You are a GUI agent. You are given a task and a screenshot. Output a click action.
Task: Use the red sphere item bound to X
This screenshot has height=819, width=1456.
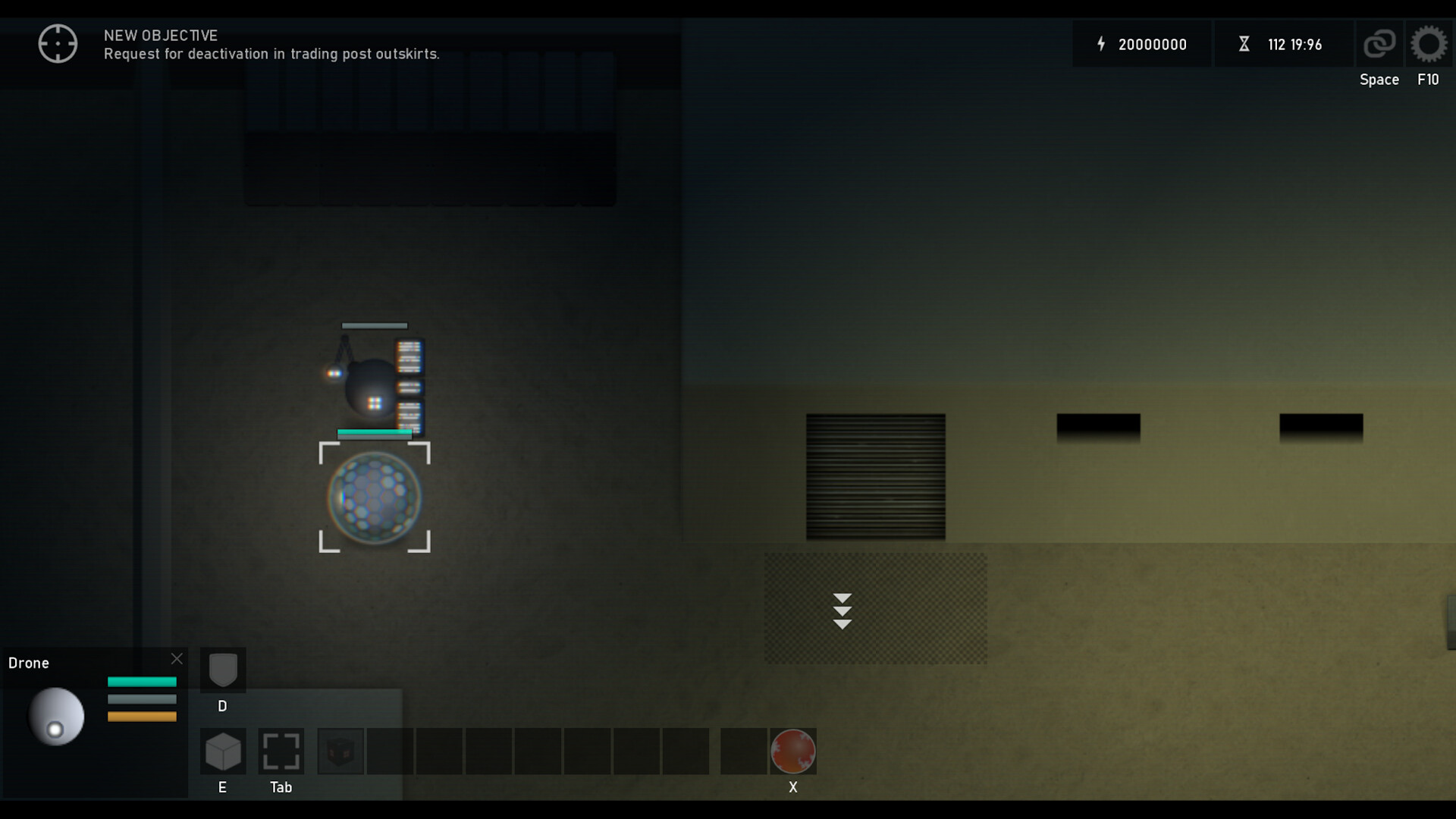coord(793,752)
